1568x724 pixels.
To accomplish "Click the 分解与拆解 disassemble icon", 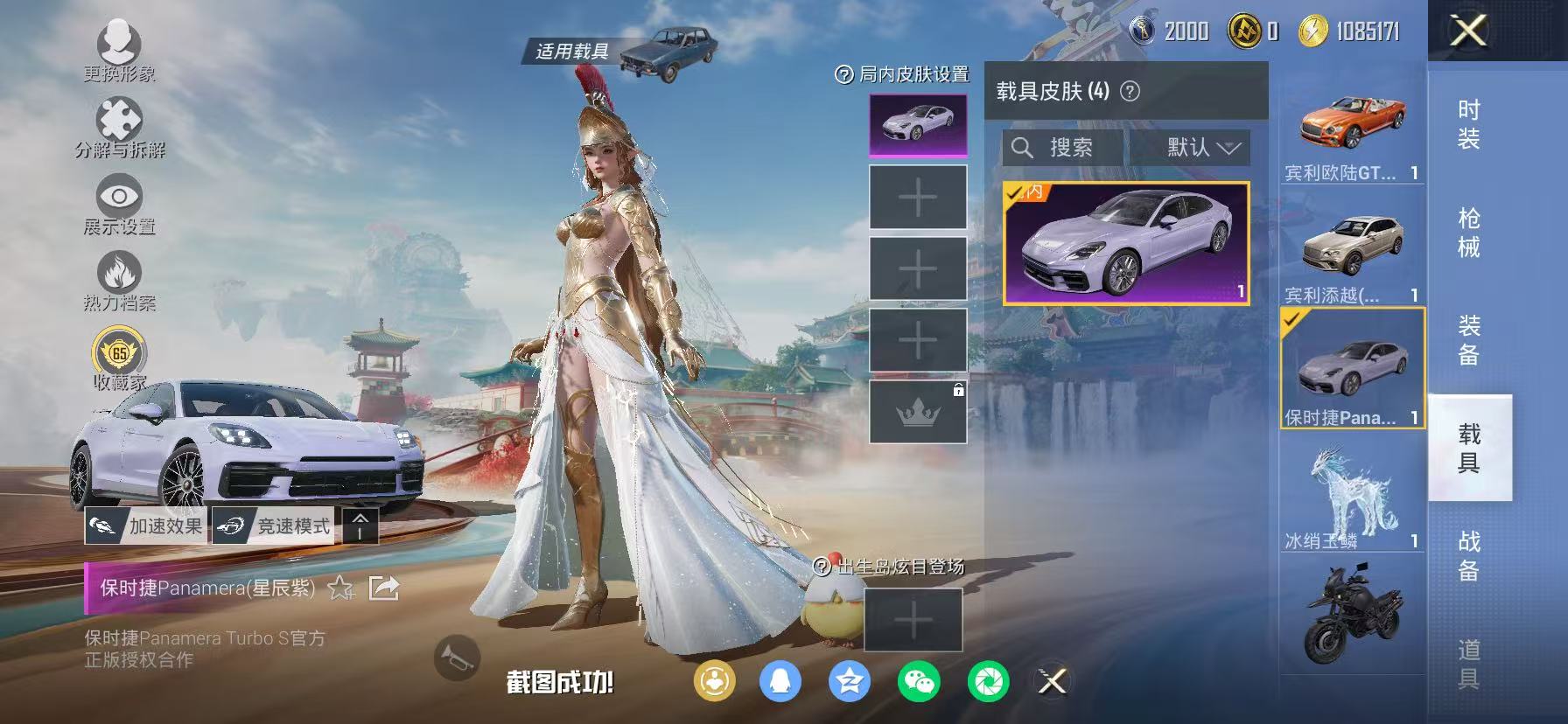I will 120,117.
